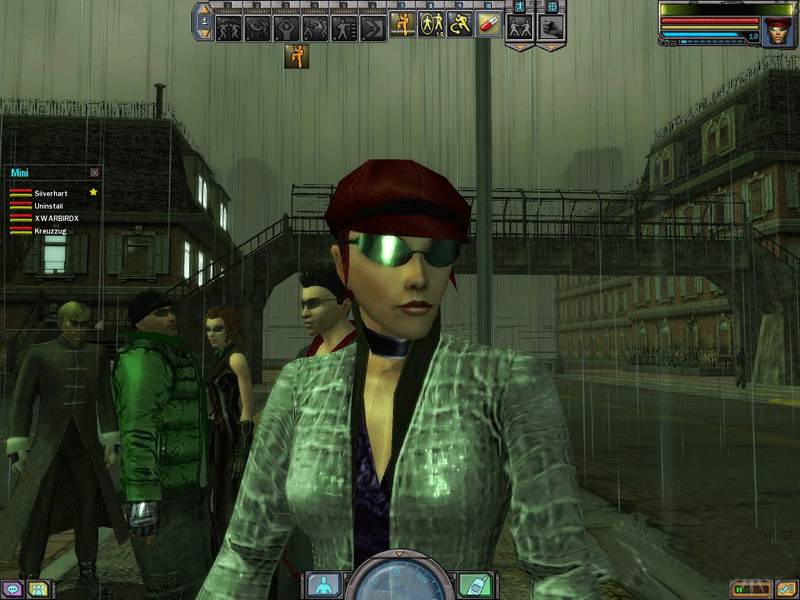Click the yellow team icon in the corner
The image size is (800, 600).
tap(37, 589)
